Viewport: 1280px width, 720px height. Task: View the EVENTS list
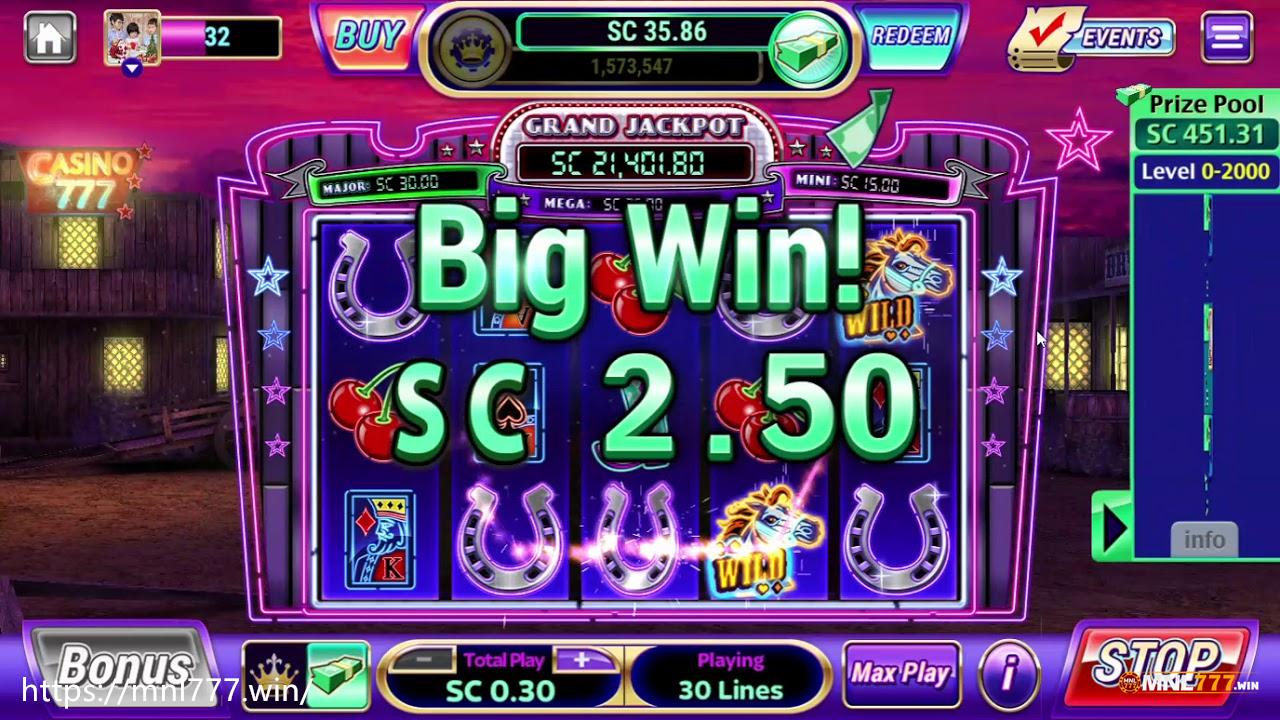[x=1092, y=38]
